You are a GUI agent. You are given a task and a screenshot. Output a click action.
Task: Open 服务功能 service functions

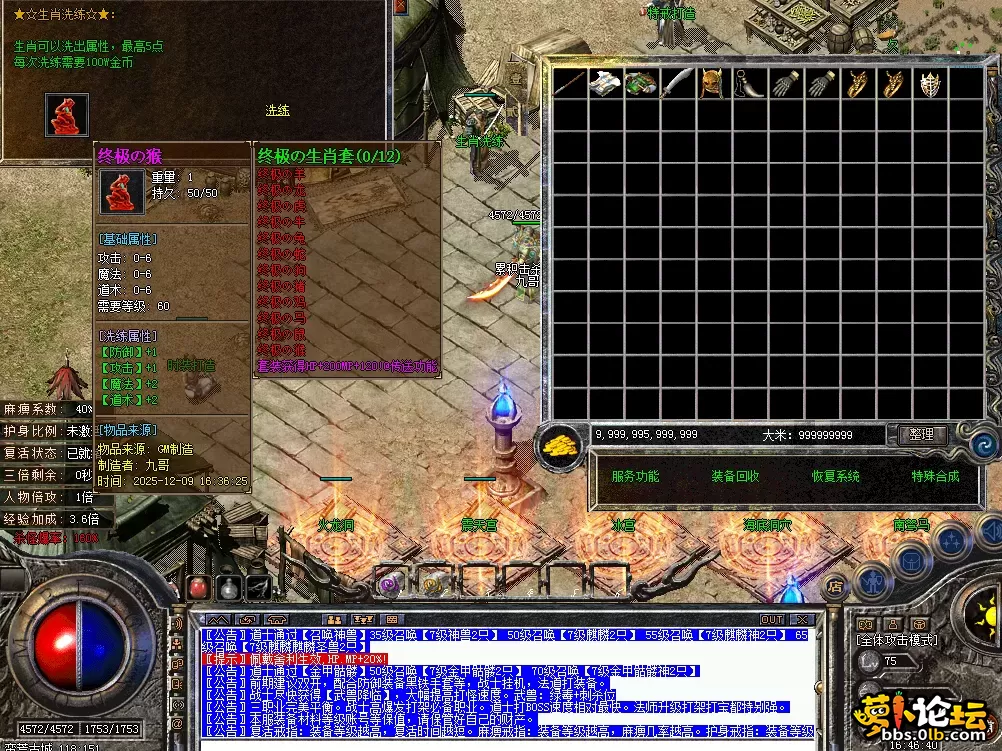635,476
